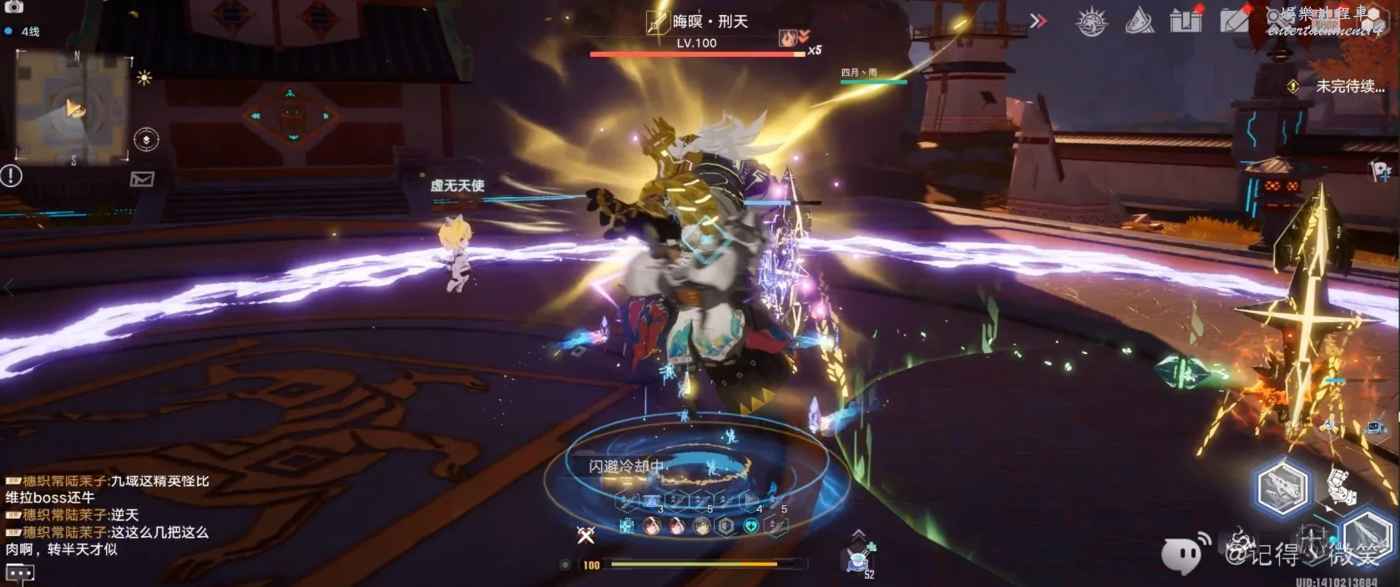Open the mail envelope icon
1400x587 pixels.
pyautogui.click(x=142, y=179)
